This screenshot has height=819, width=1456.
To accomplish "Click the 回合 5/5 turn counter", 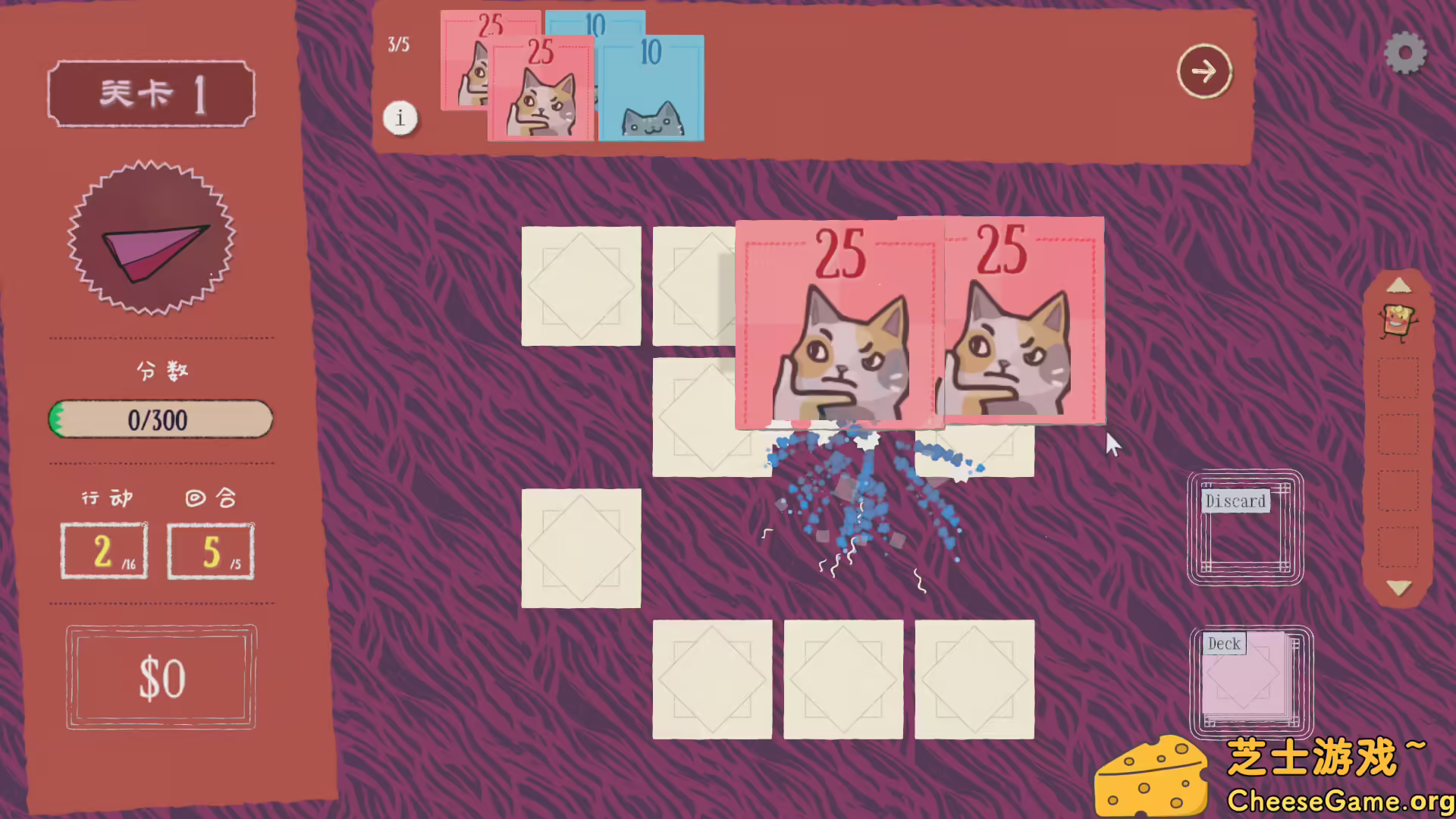I will (210, 550).
